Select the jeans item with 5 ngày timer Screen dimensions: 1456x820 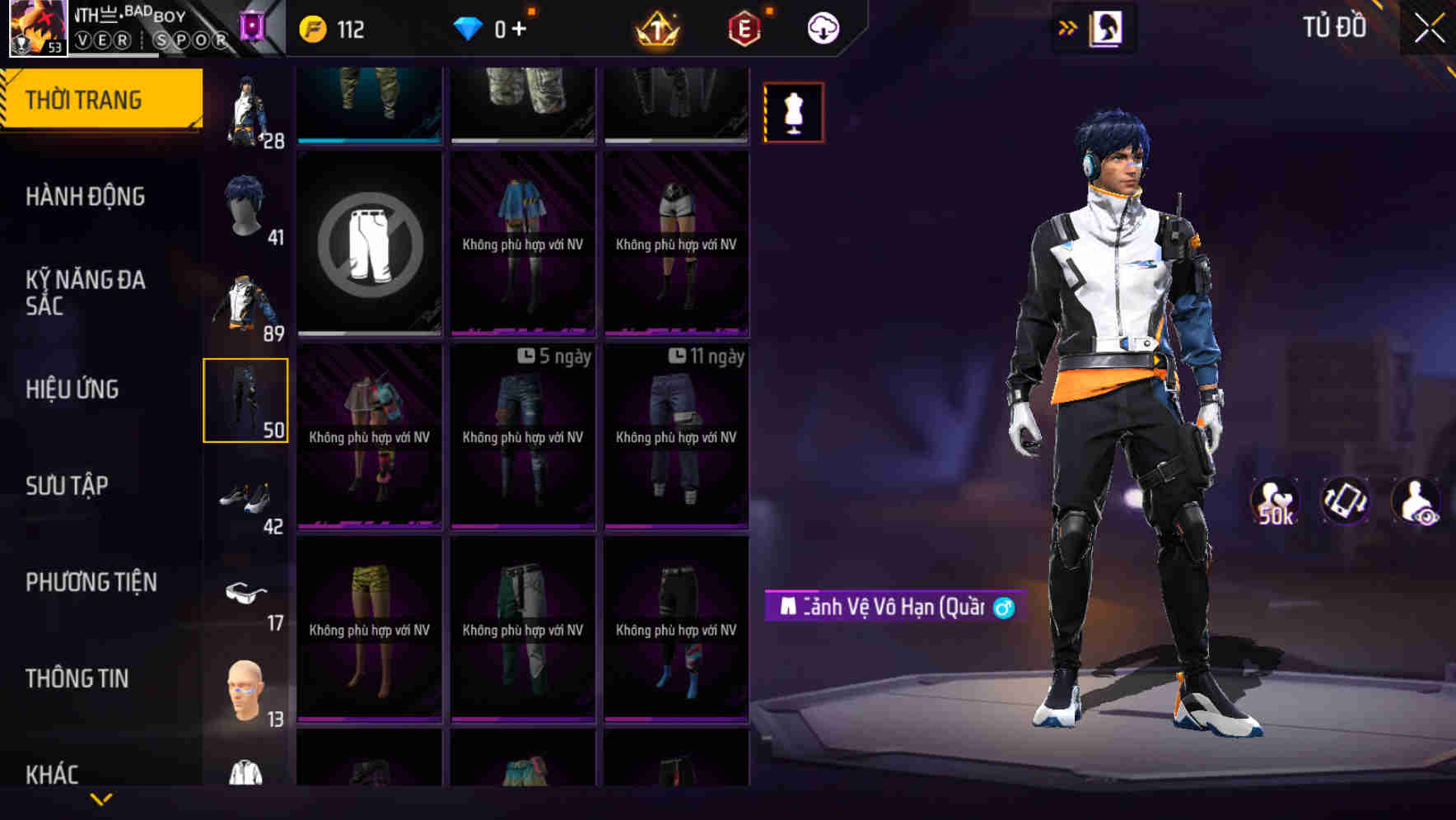tap(522, 436)
